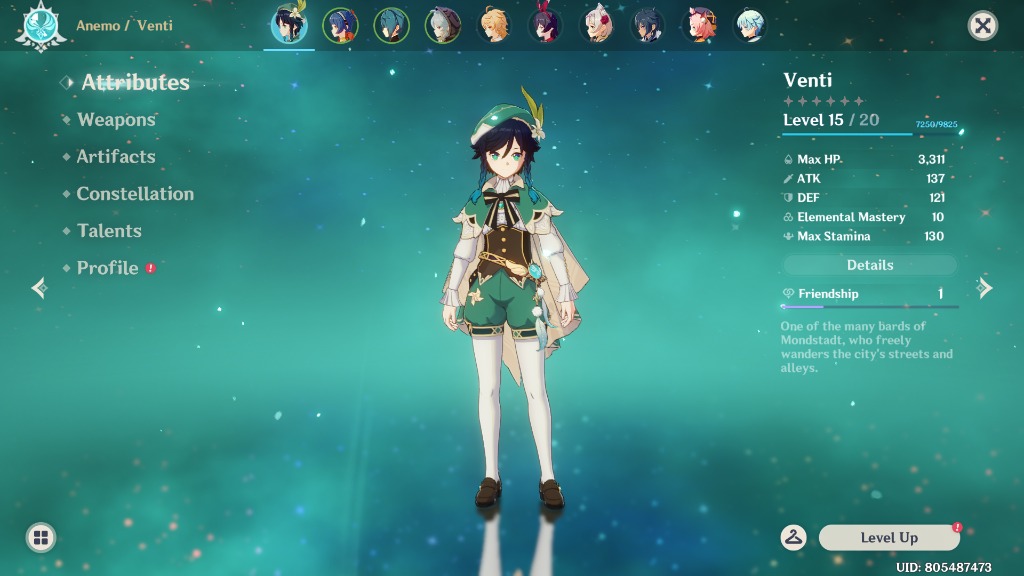
Task: Level Up Venti
Action: (x=889, y=538)
